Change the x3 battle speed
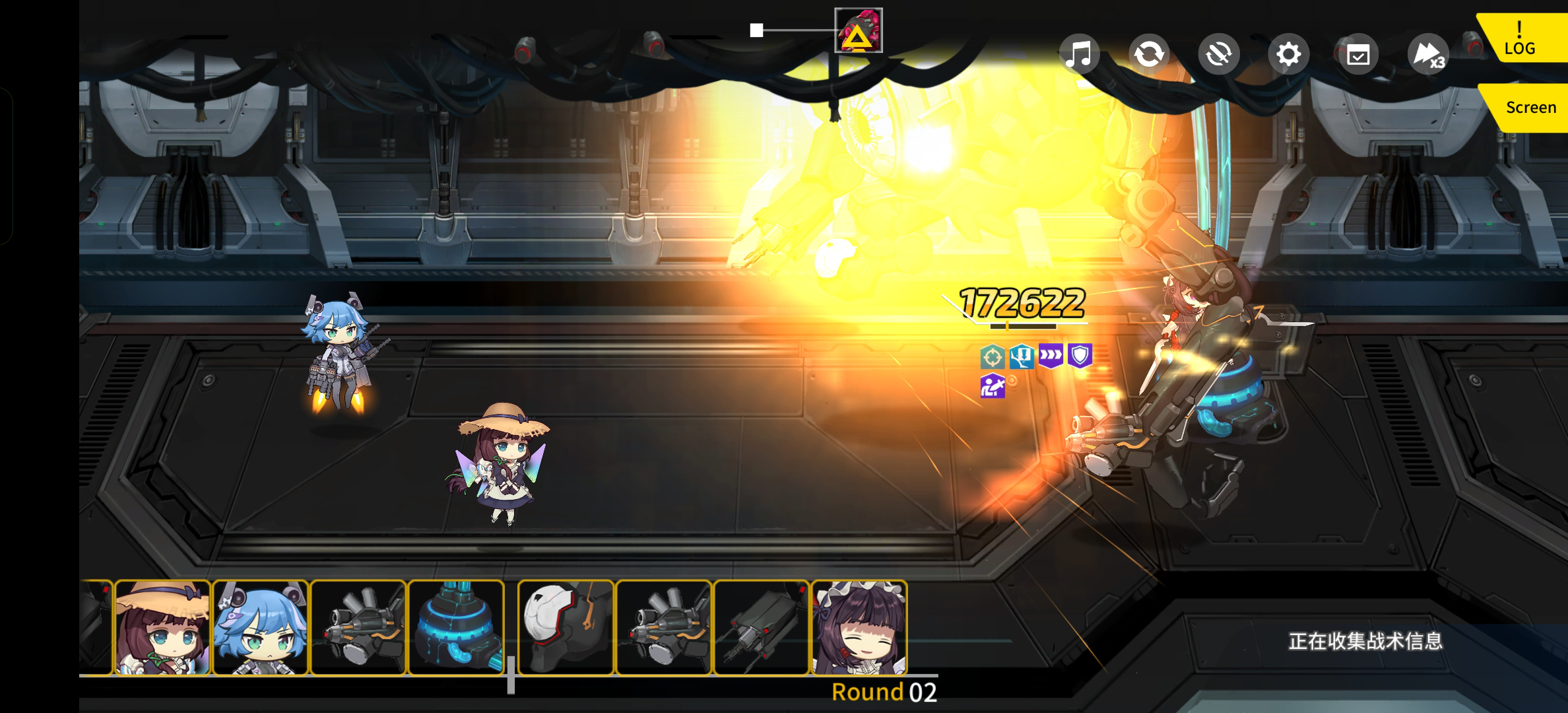The height and width of the screenshot is (713, 1568). click(1428, 54)
